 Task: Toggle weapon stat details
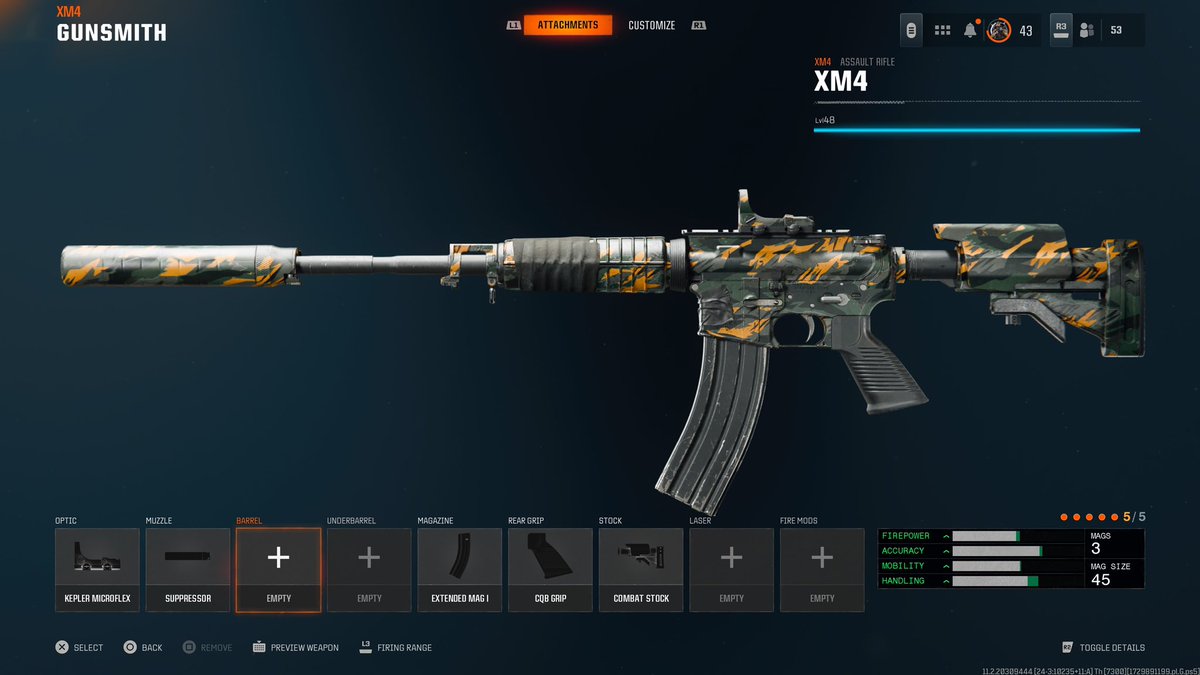(x=1104, y=648)
